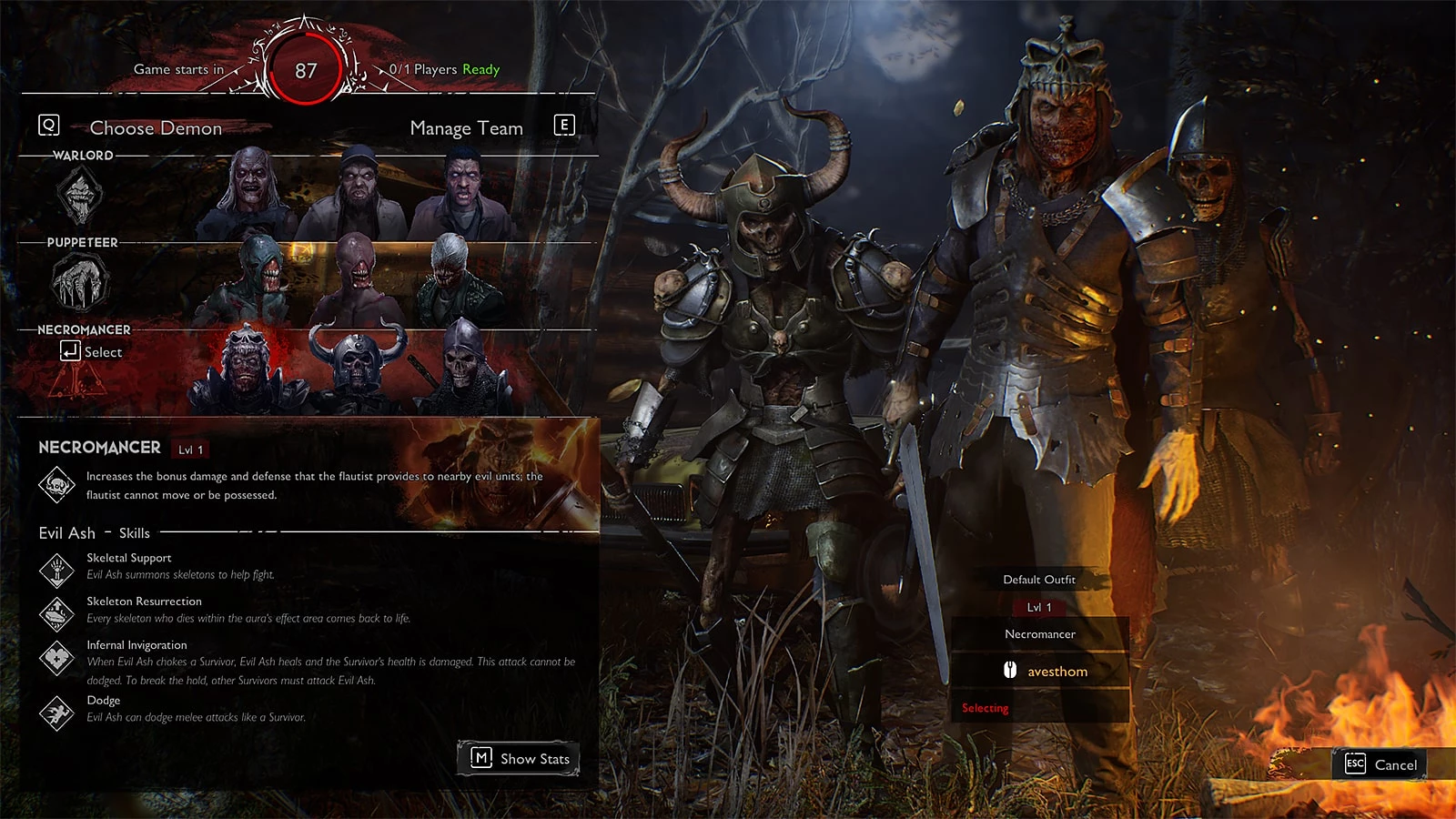1456x819 pixels.
Task: Select player avesthom's name entry
Action: pos(1057,672)
